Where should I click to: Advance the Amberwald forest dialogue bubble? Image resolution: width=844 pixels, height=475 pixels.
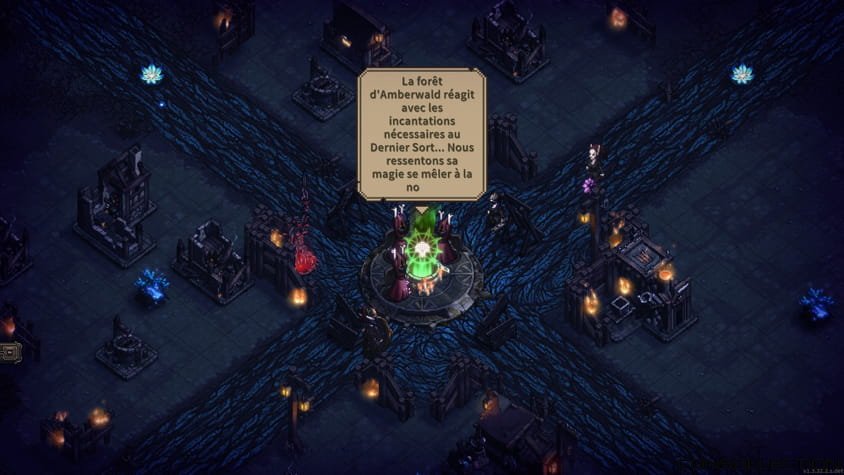click(x=421, y=134)
